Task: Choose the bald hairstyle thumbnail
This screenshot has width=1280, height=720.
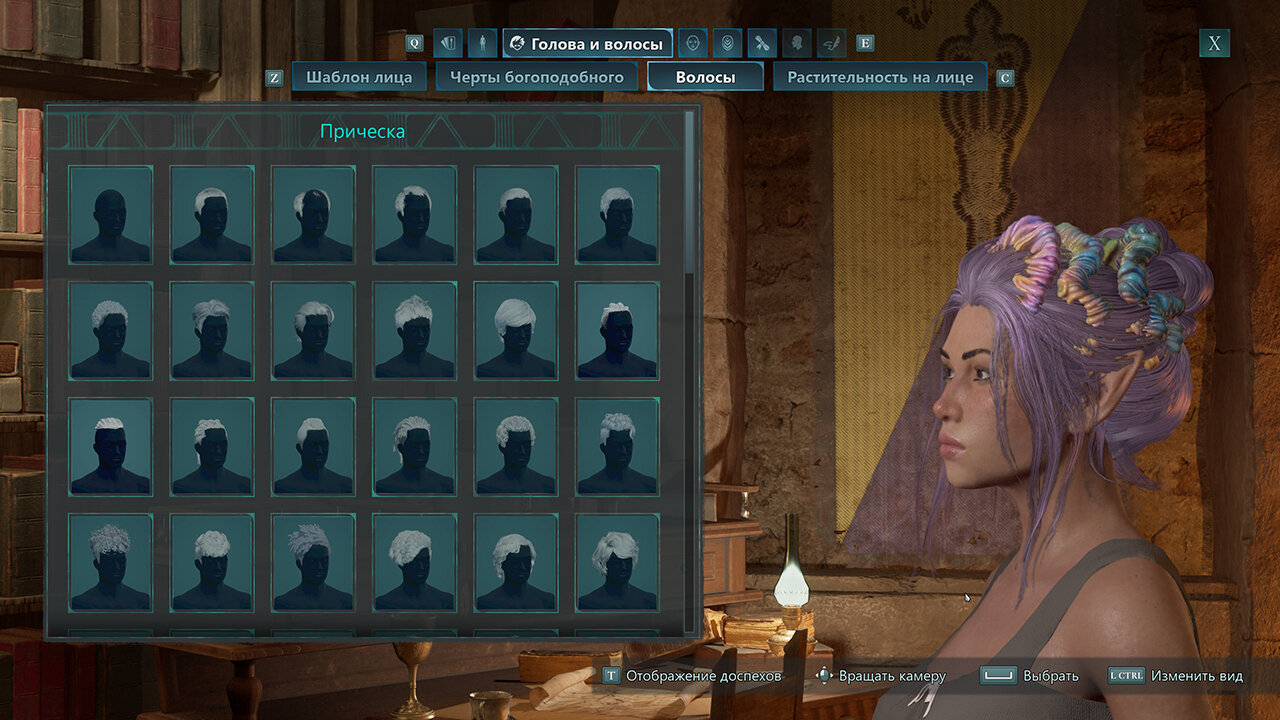Action: tap(111, 215)
